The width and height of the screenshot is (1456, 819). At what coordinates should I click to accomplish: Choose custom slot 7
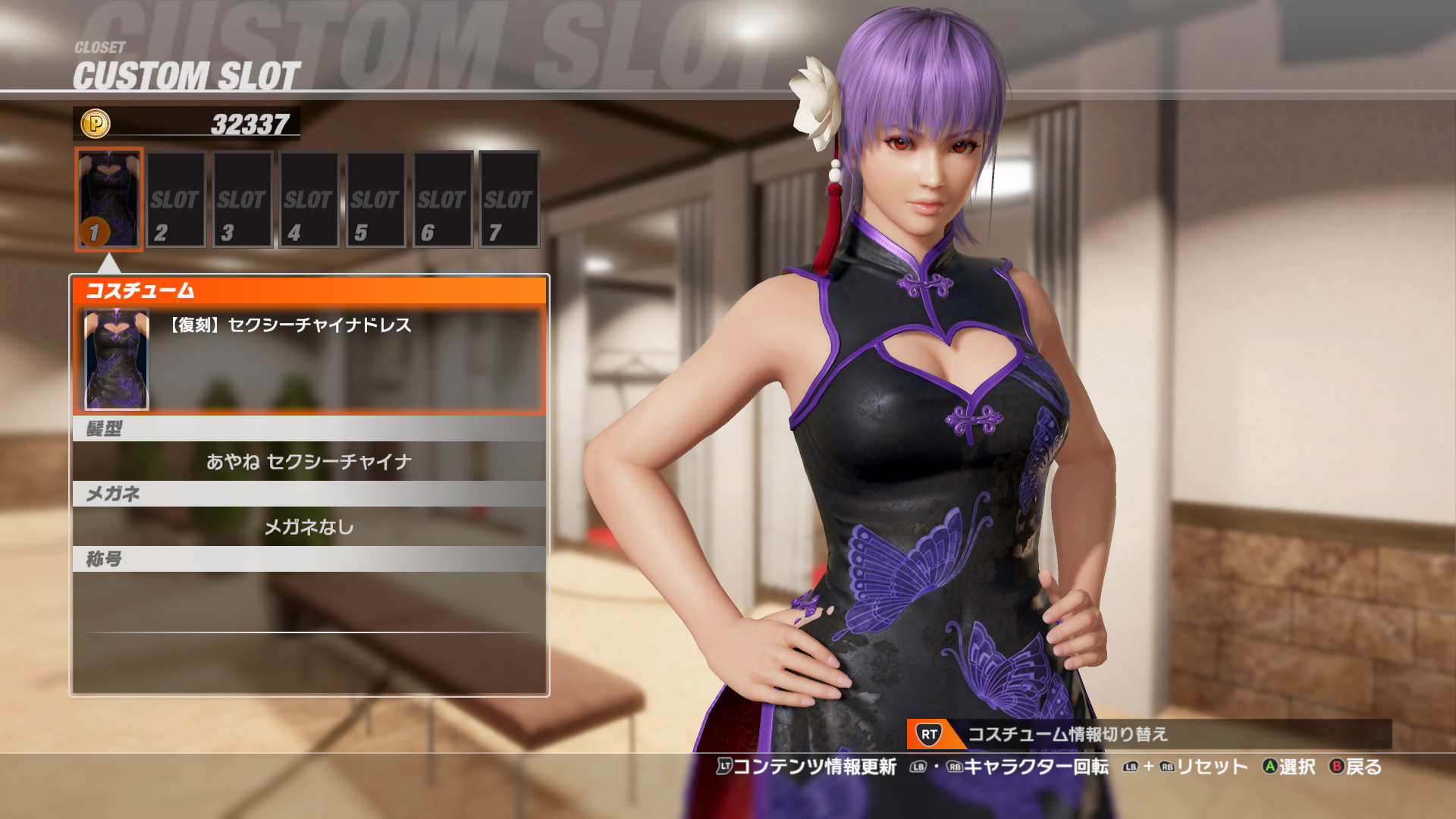[x=510, y=199]
